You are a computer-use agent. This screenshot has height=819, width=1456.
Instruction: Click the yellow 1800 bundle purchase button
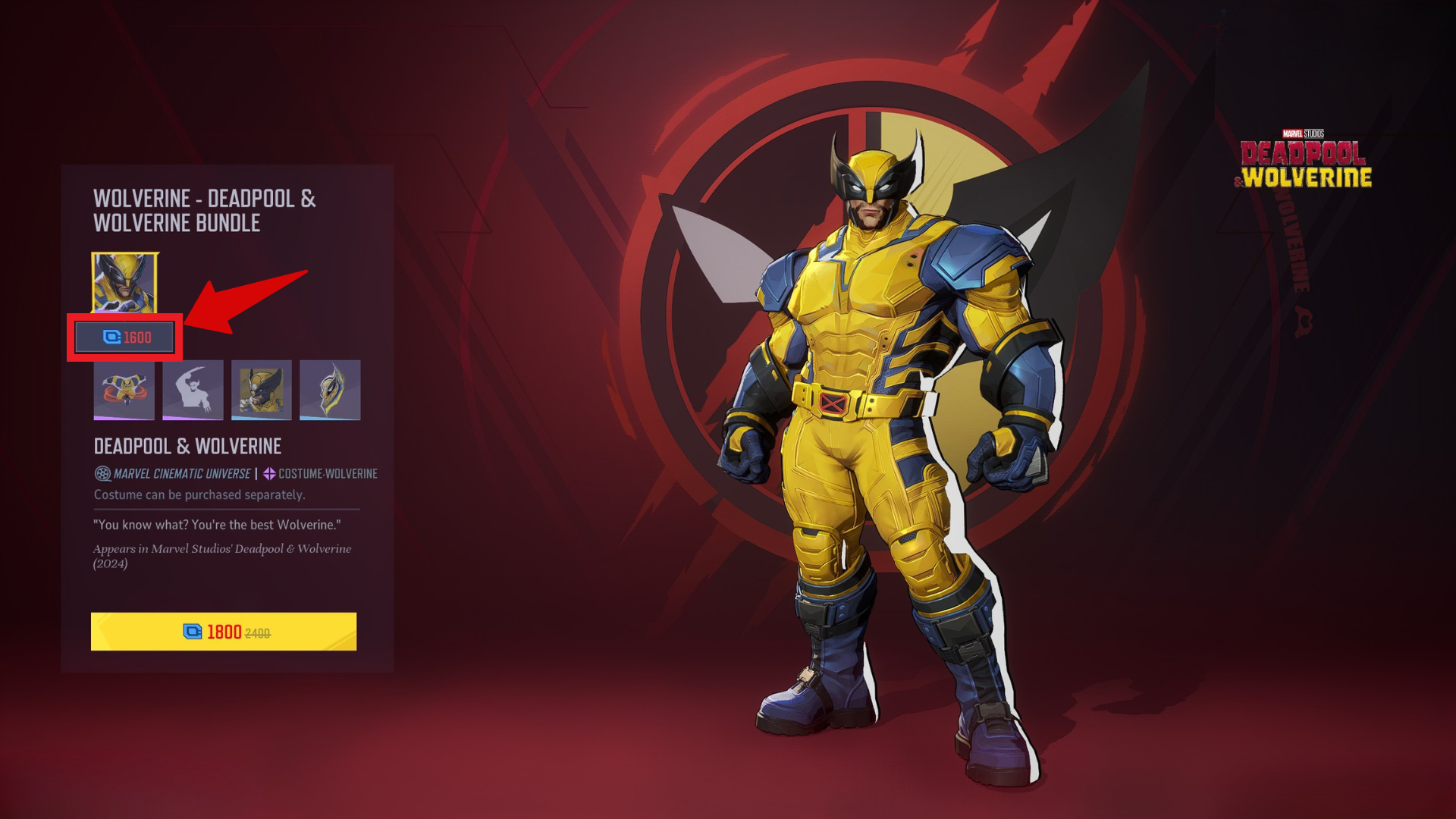point(224,632)
